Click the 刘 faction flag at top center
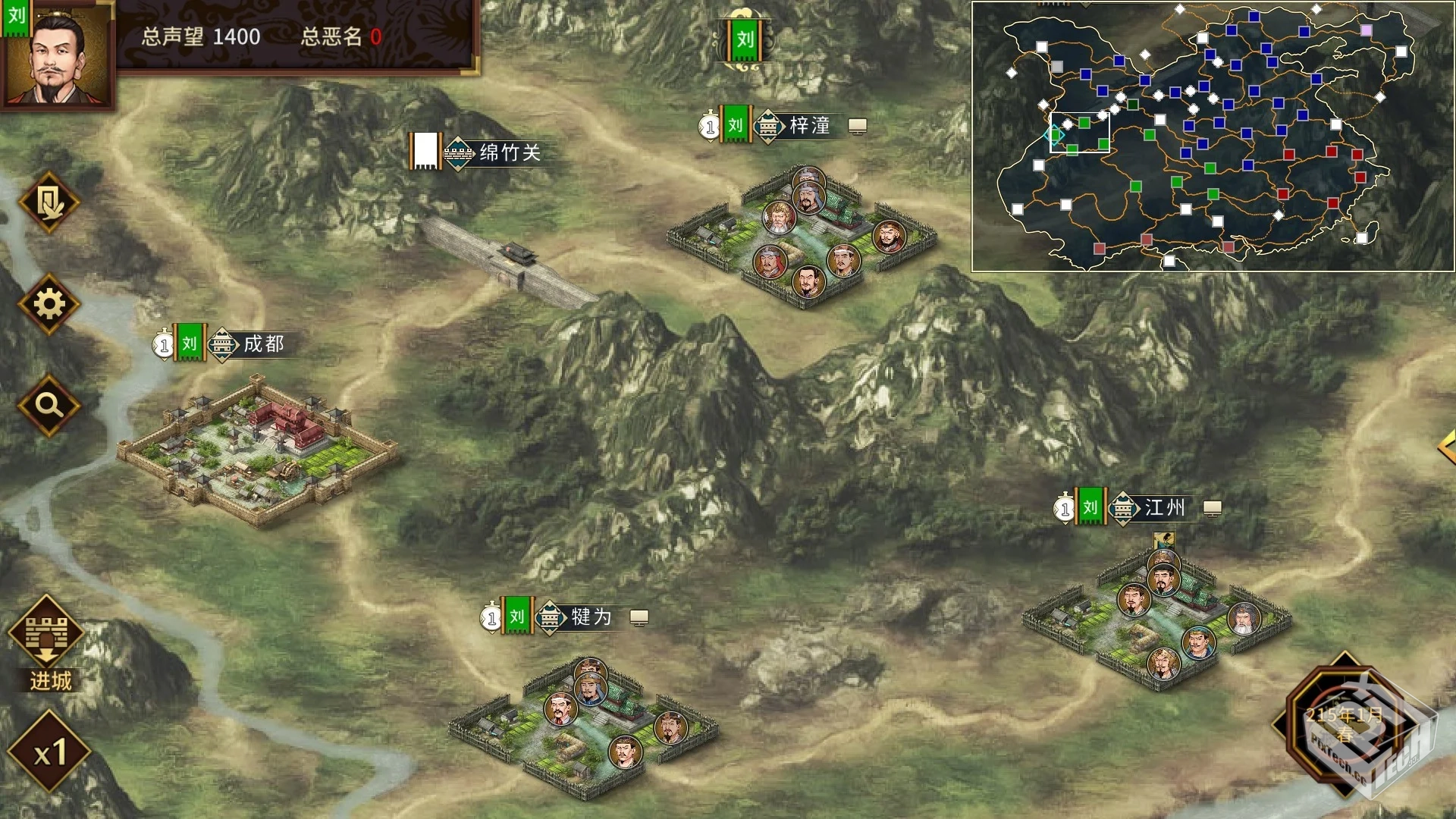 745,42
